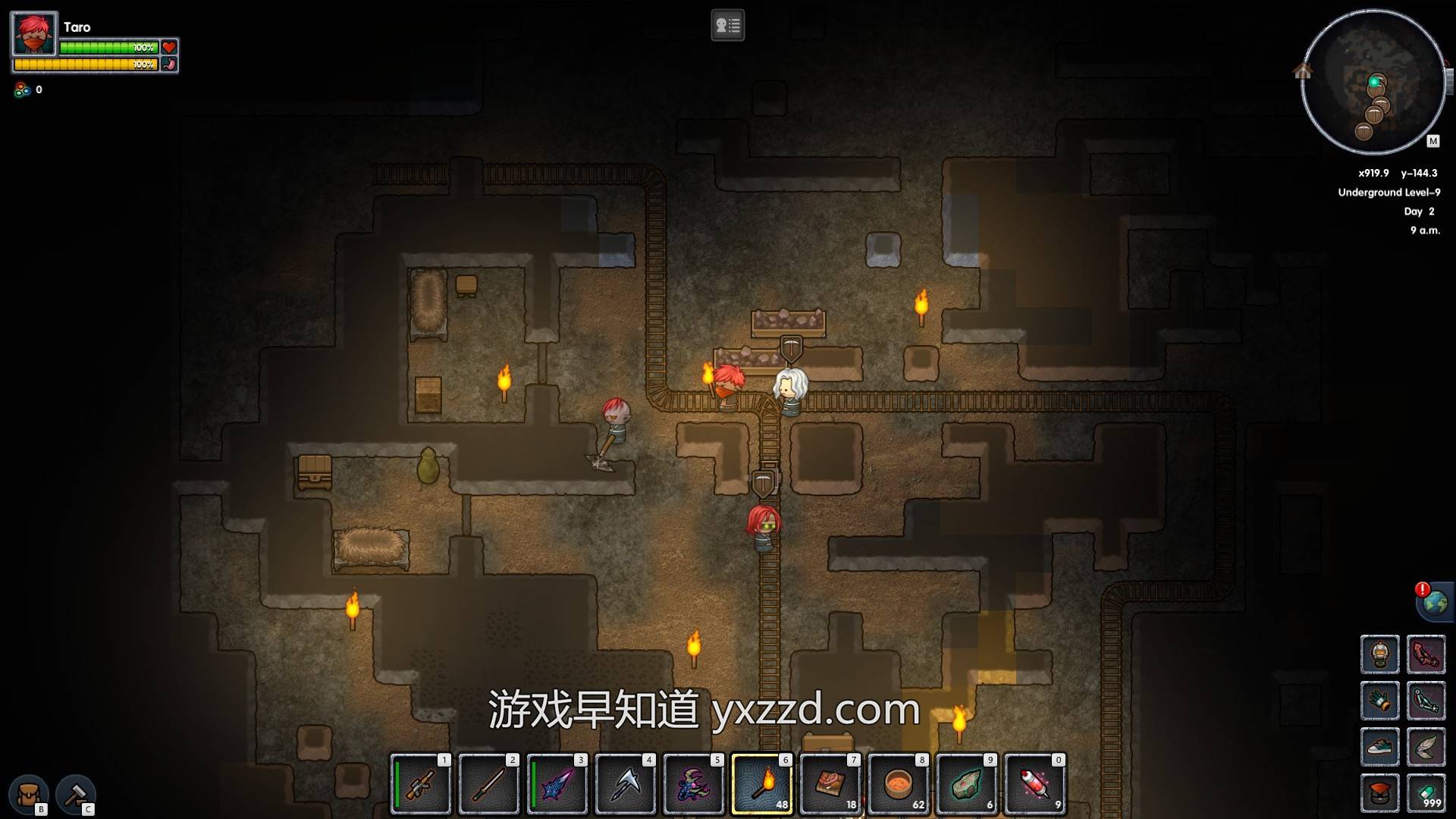Viewport: 1456px width, 819px height.
Task: Select the sneaker equipment slot
Action: [1379, 747]
